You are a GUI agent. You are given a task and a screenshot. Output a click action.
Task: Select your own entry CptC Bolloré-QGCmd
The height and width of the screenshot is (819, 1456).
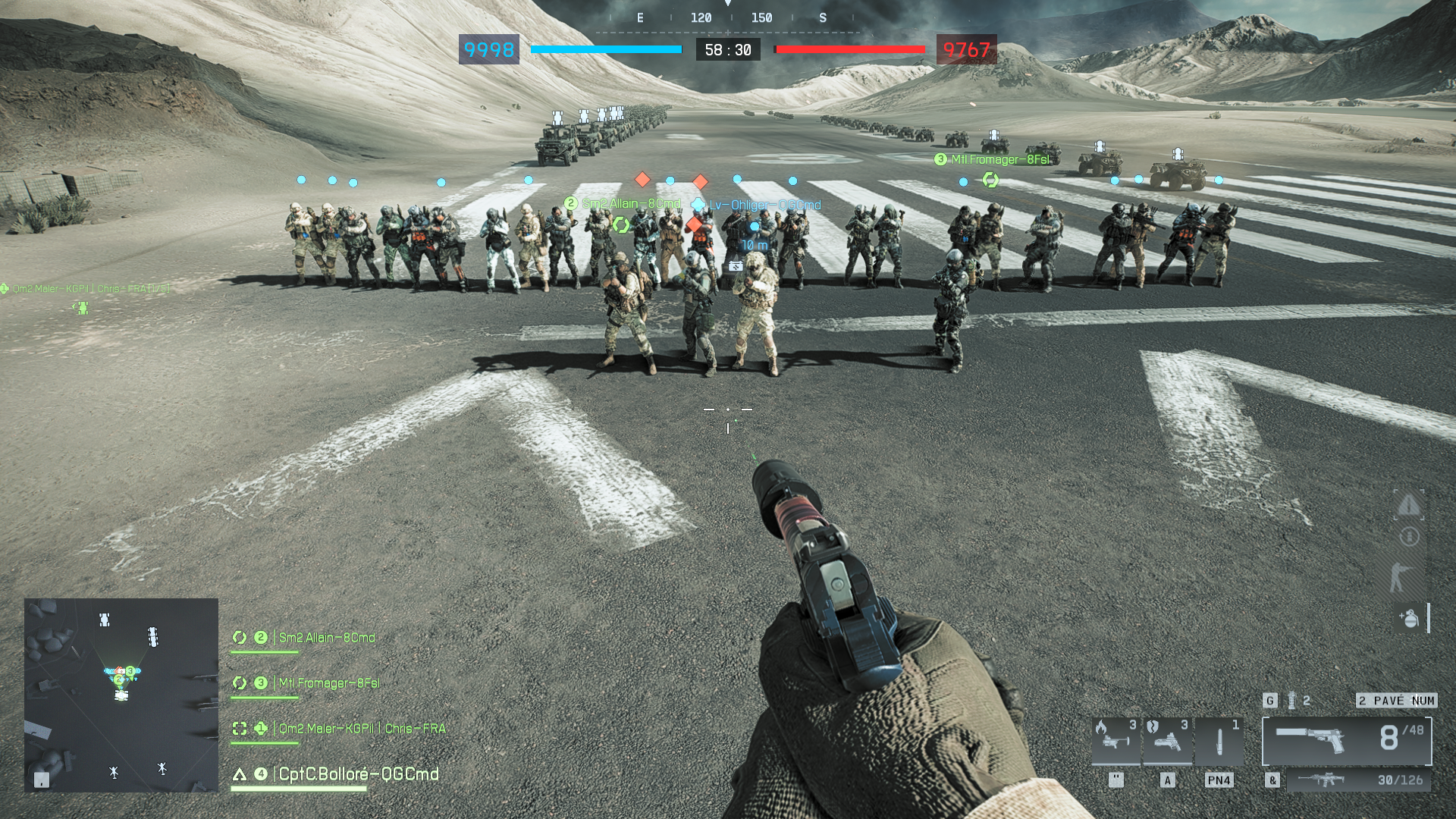click(358, 774)
